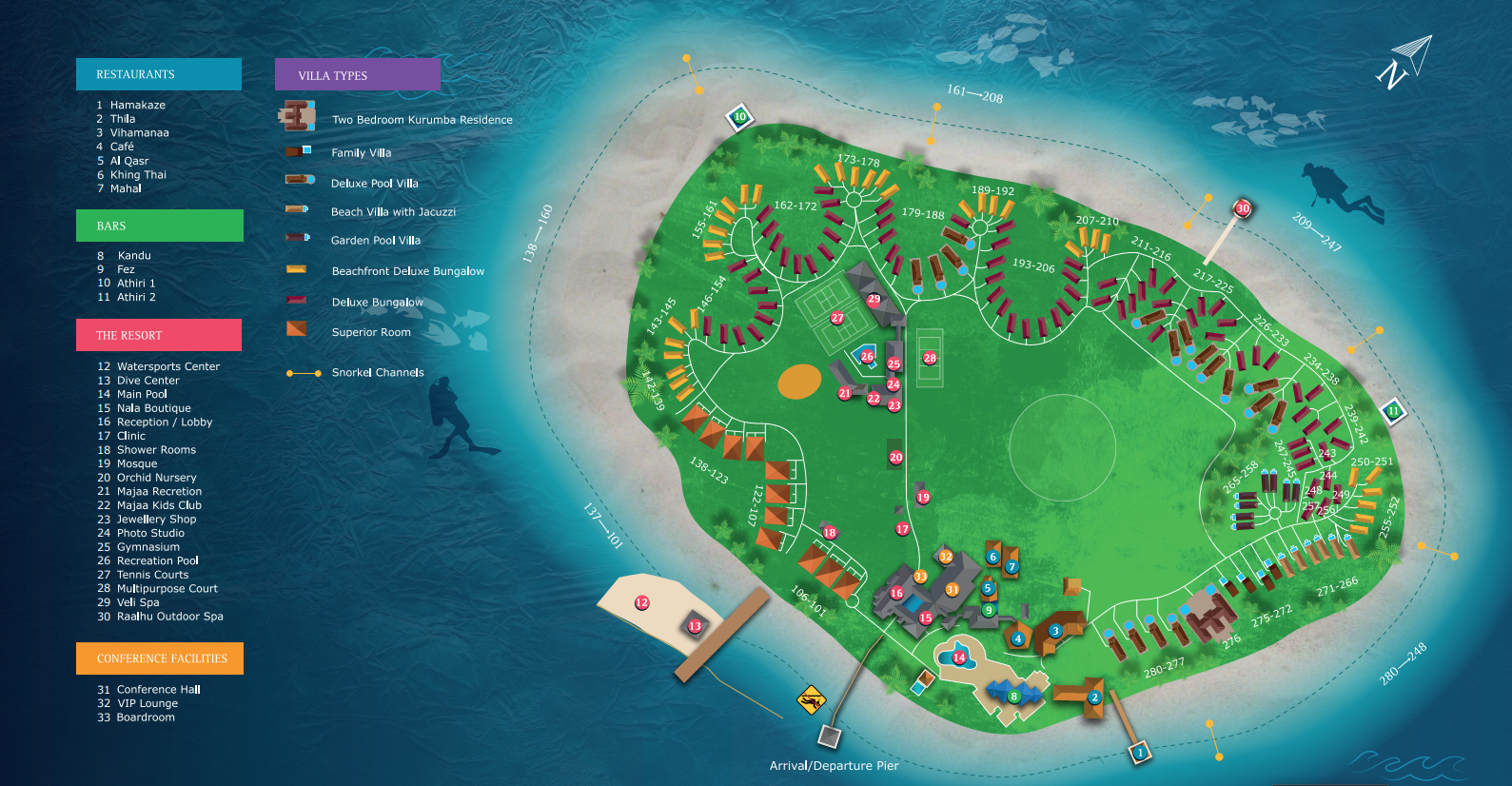This screenshot has width=1512, height=786.
Task: Select the Deluxe Pool Villa legend entry
Action: click(374, 184)
